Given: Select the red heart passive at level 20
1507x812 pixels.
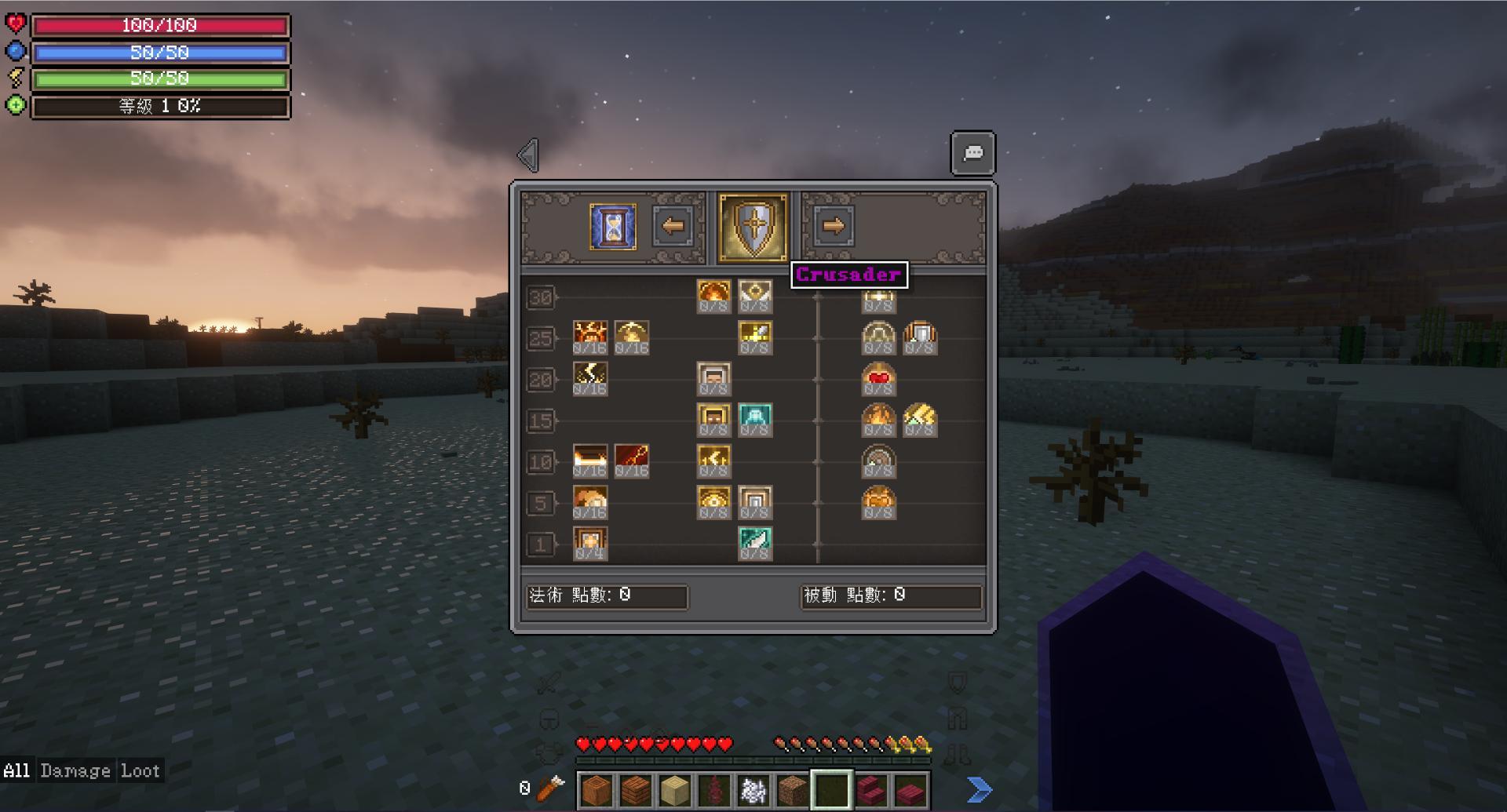Looking at the screenshot, I should coord(879,377).
